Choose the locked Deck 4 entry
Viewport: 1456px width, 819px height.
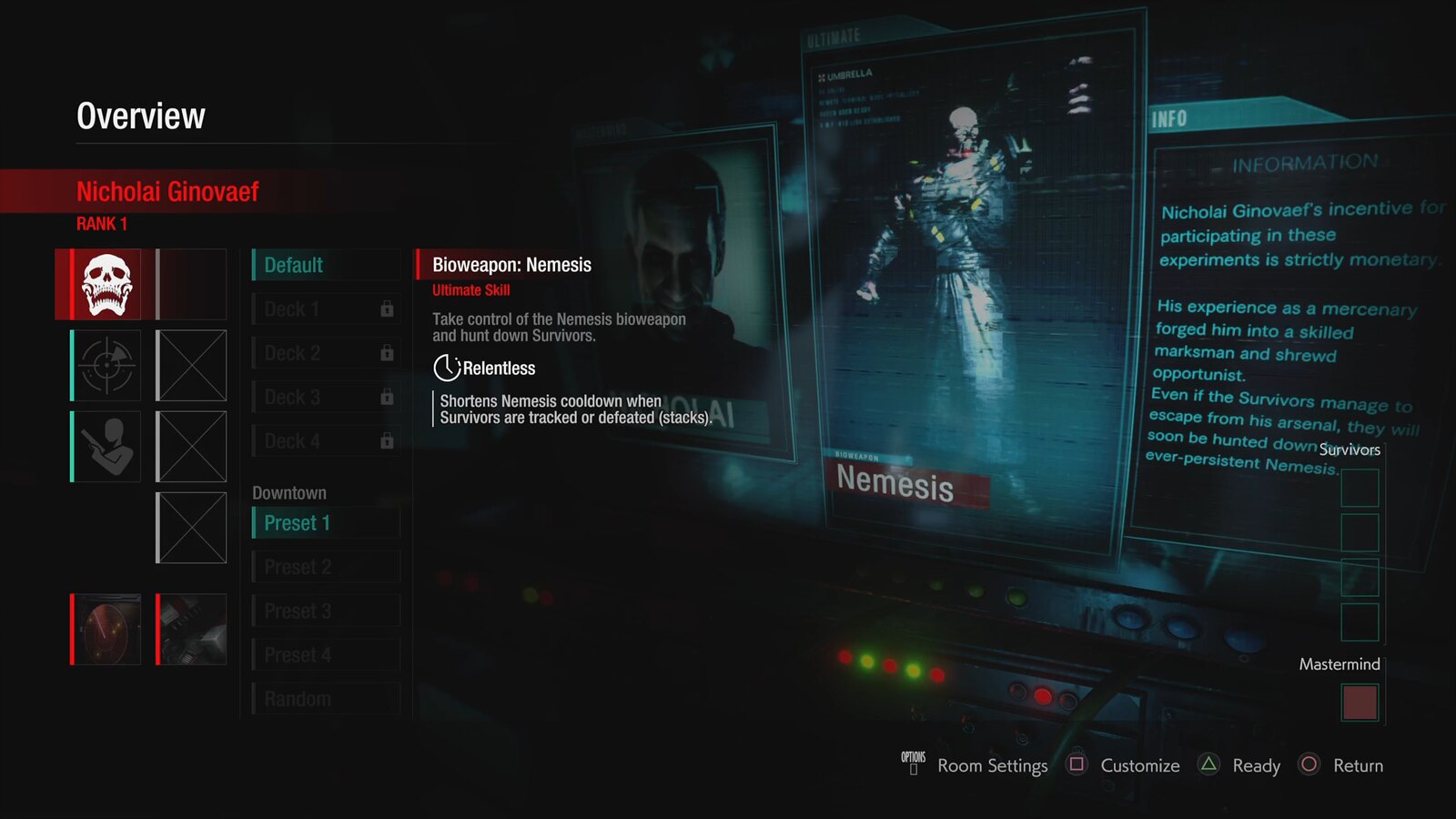pyautogui.click(x=325, y=441)
